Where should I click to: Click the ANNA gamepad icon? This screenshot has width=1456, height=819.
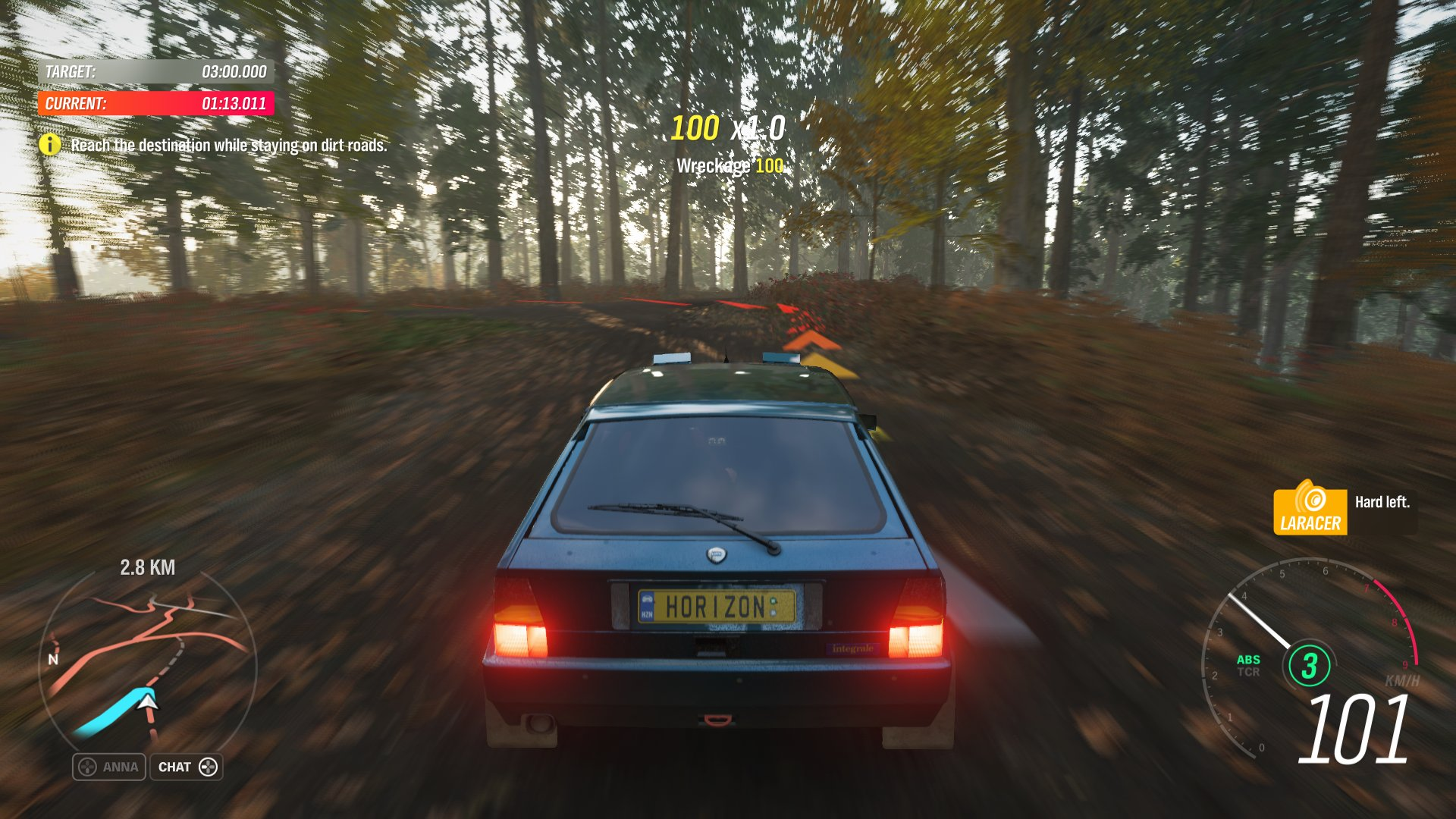(x=87, y=767)
